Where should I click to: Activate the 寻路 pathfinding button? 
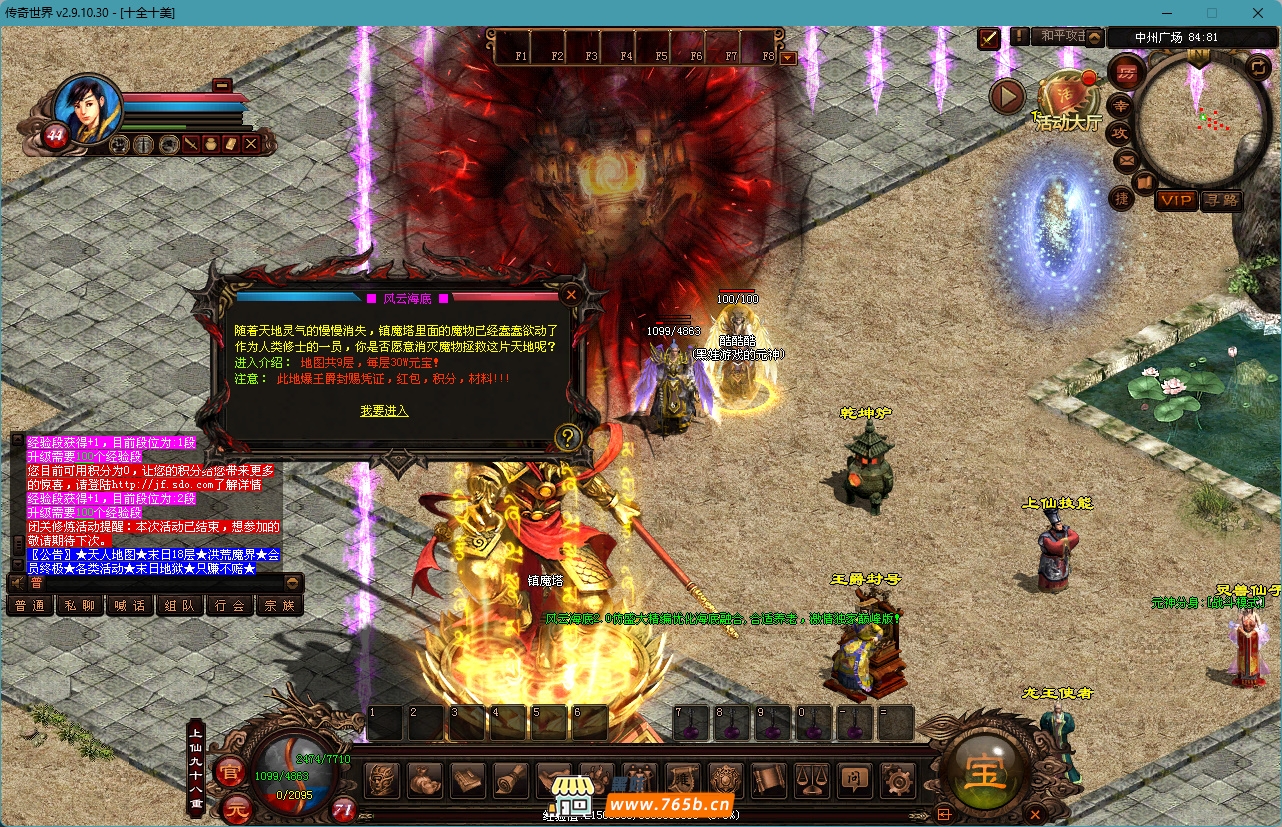click(1221, 200)
